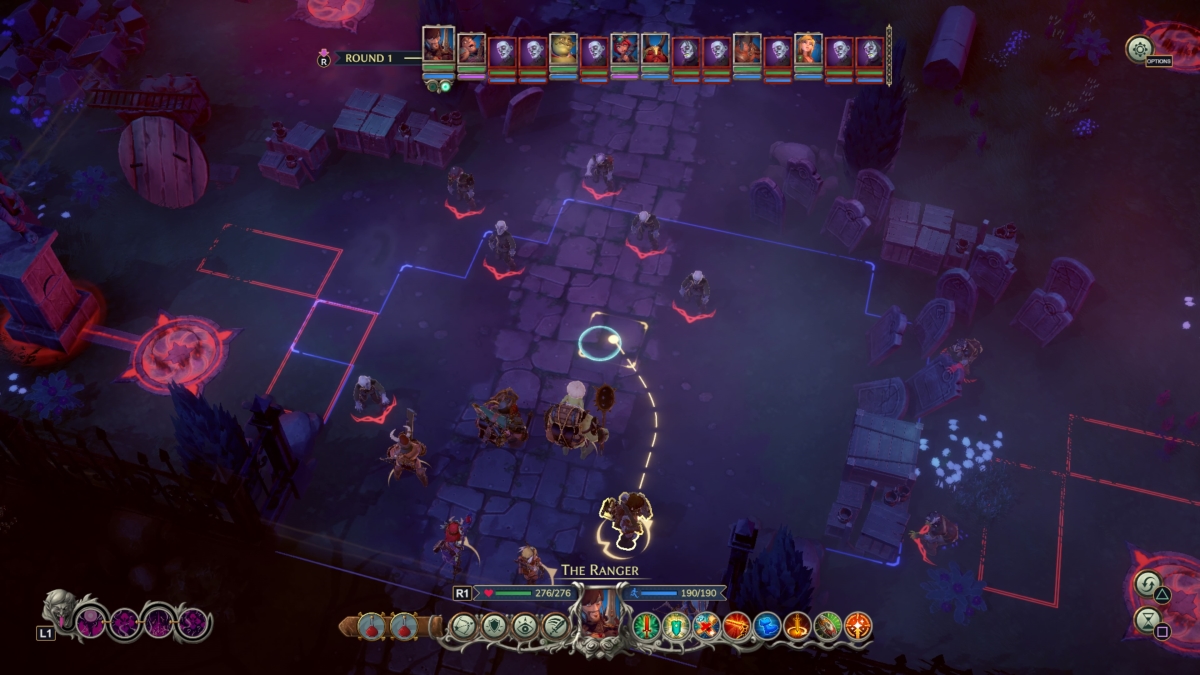Select the blonde woman's turn order portrait
Screen dimensions: 1200x675
808,49
